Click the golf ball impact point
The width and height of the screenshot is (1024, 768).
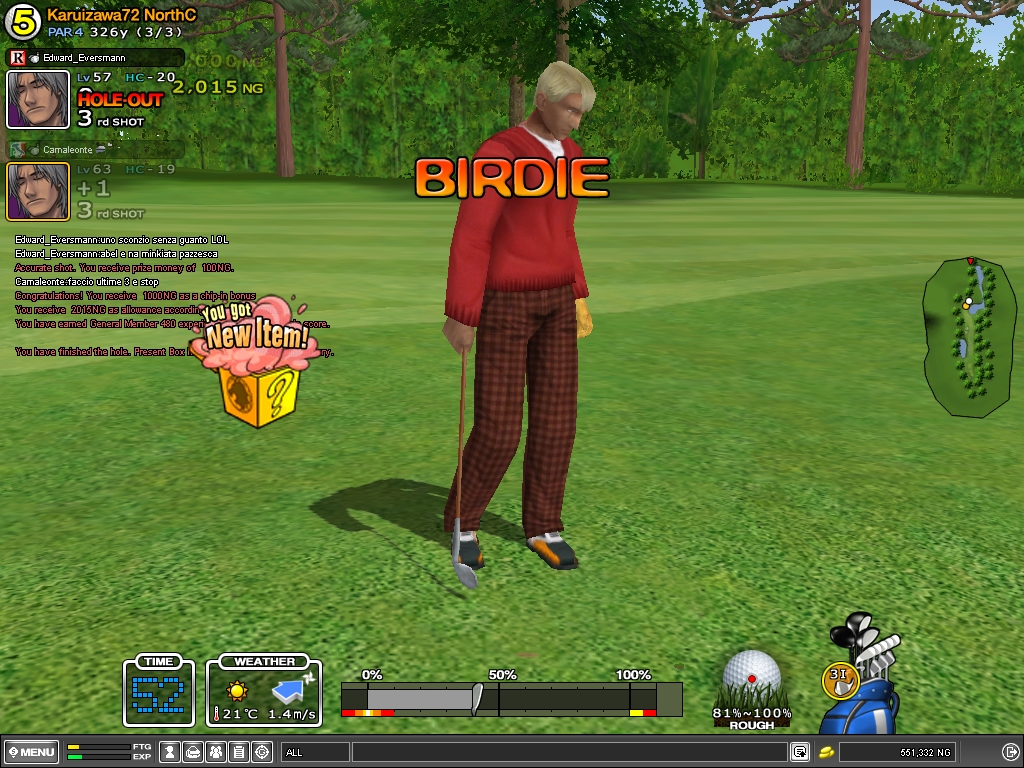tap(752, 676)
